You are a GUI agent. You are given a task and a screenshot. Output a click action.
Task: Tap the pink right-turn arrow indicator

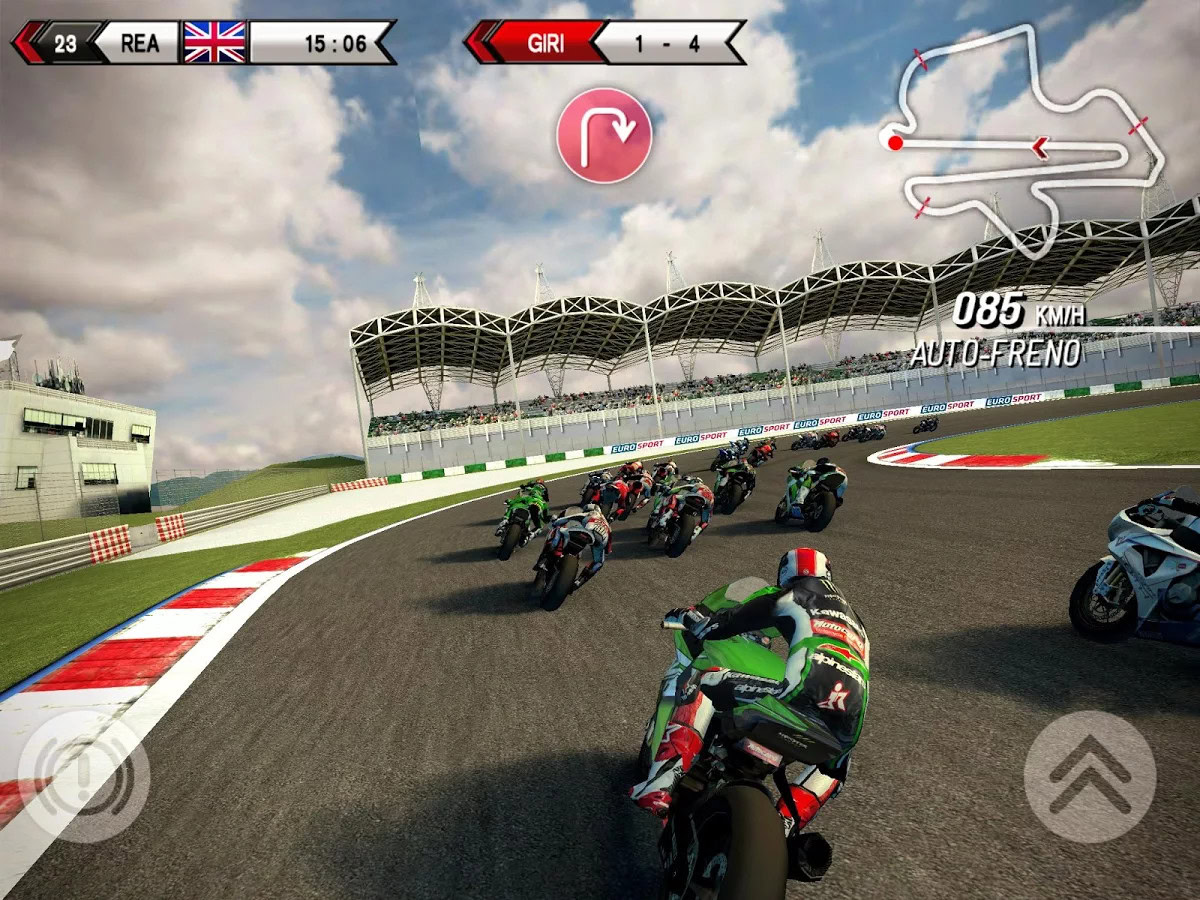click(x=604, y=135)
